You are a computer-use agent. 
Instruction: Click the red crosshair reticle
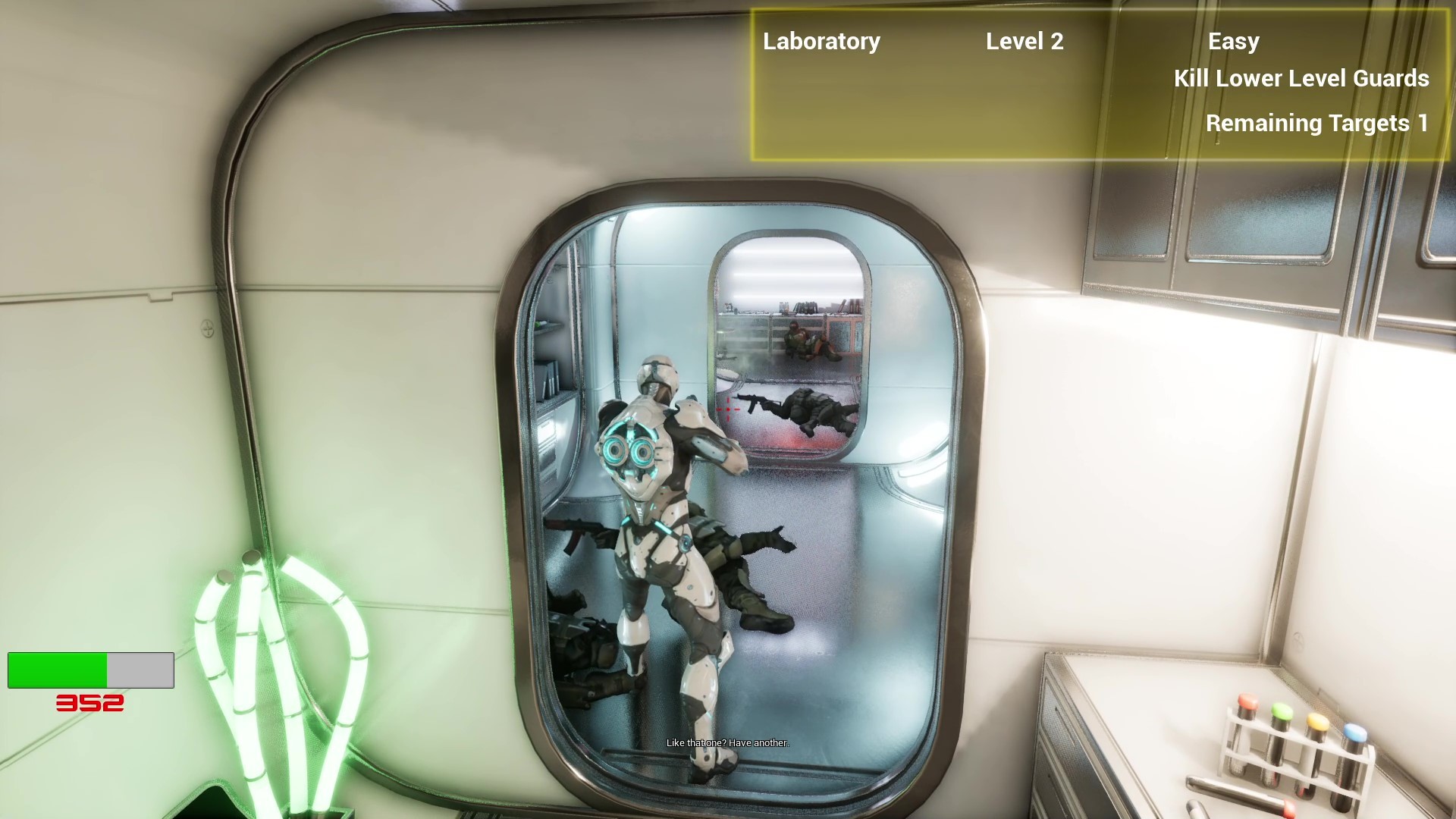[726, 409]
